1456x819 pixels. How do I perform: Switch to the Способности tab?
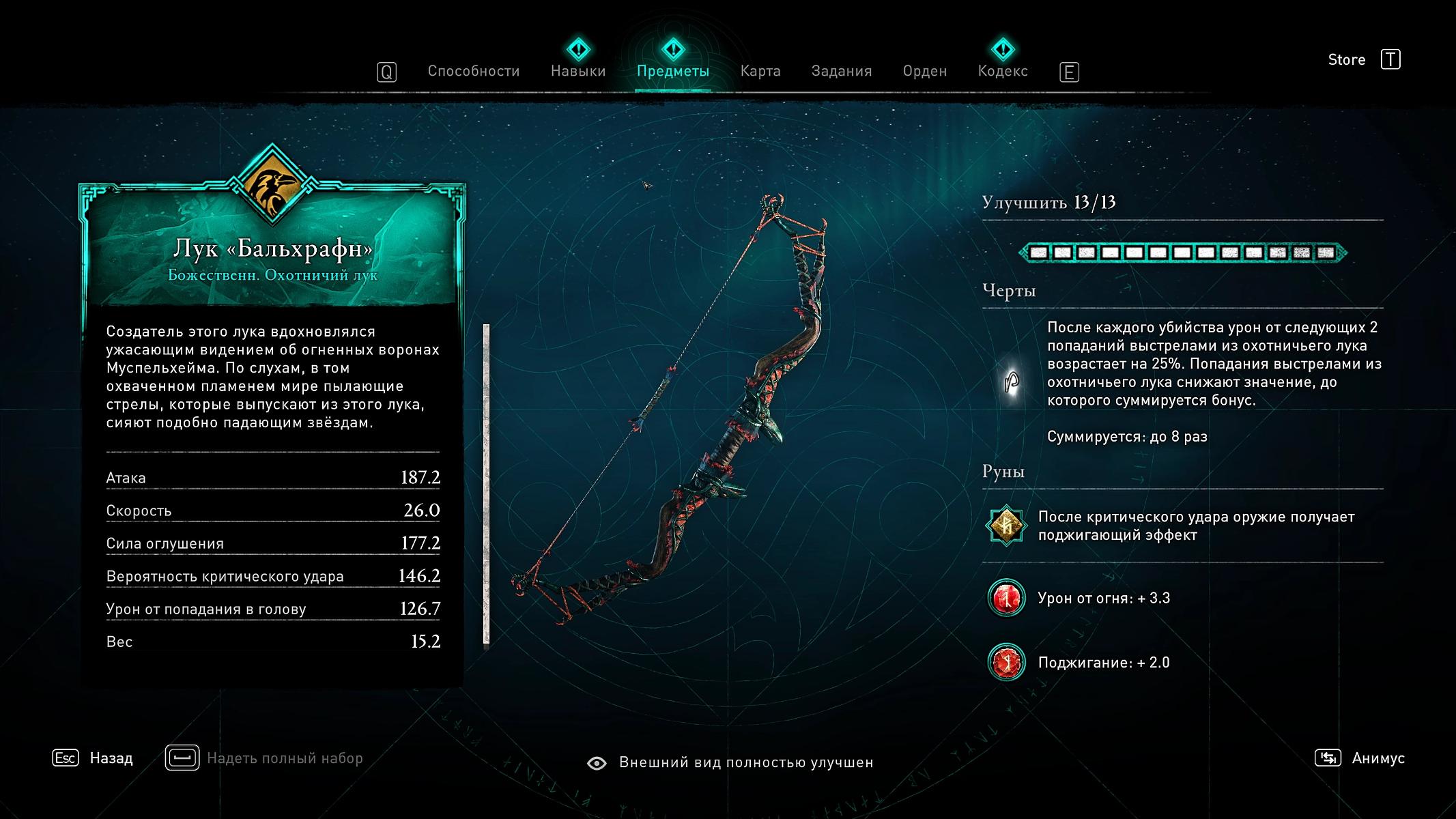click(x=473, y=71)
